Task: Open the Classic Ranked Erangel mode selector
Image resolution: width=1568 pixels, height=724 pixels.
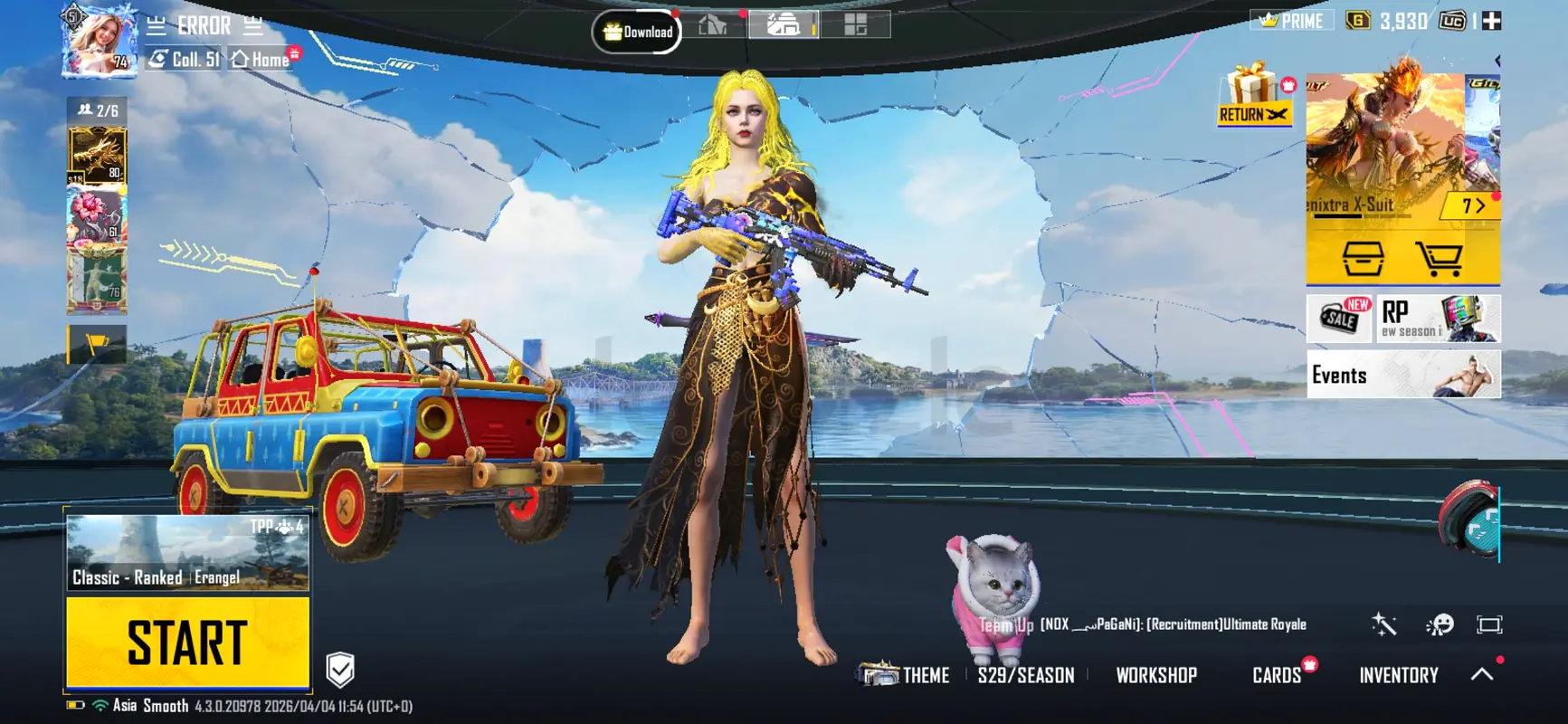Action: point(187,553)
